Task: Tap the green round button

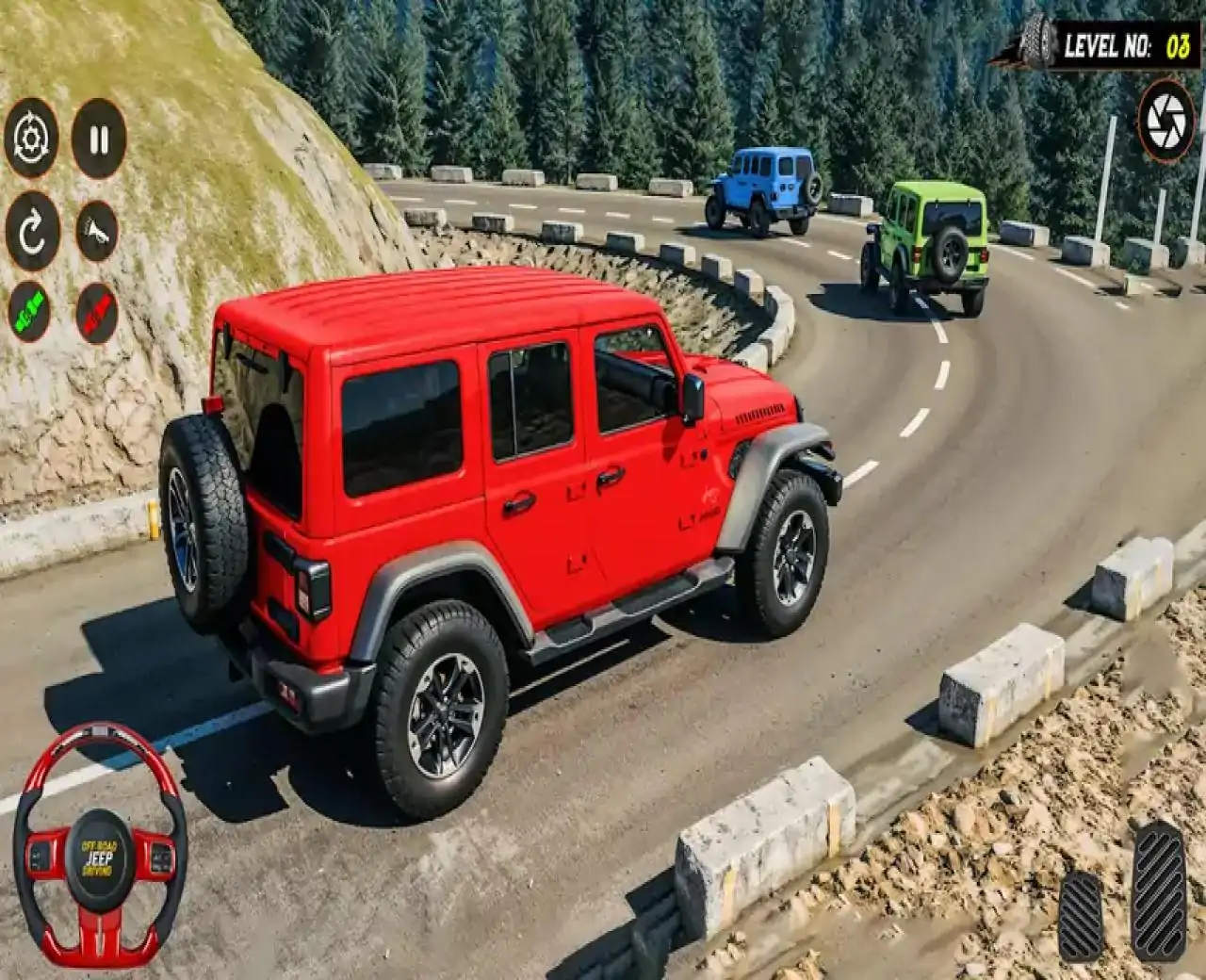Action: tap(29, 312)
